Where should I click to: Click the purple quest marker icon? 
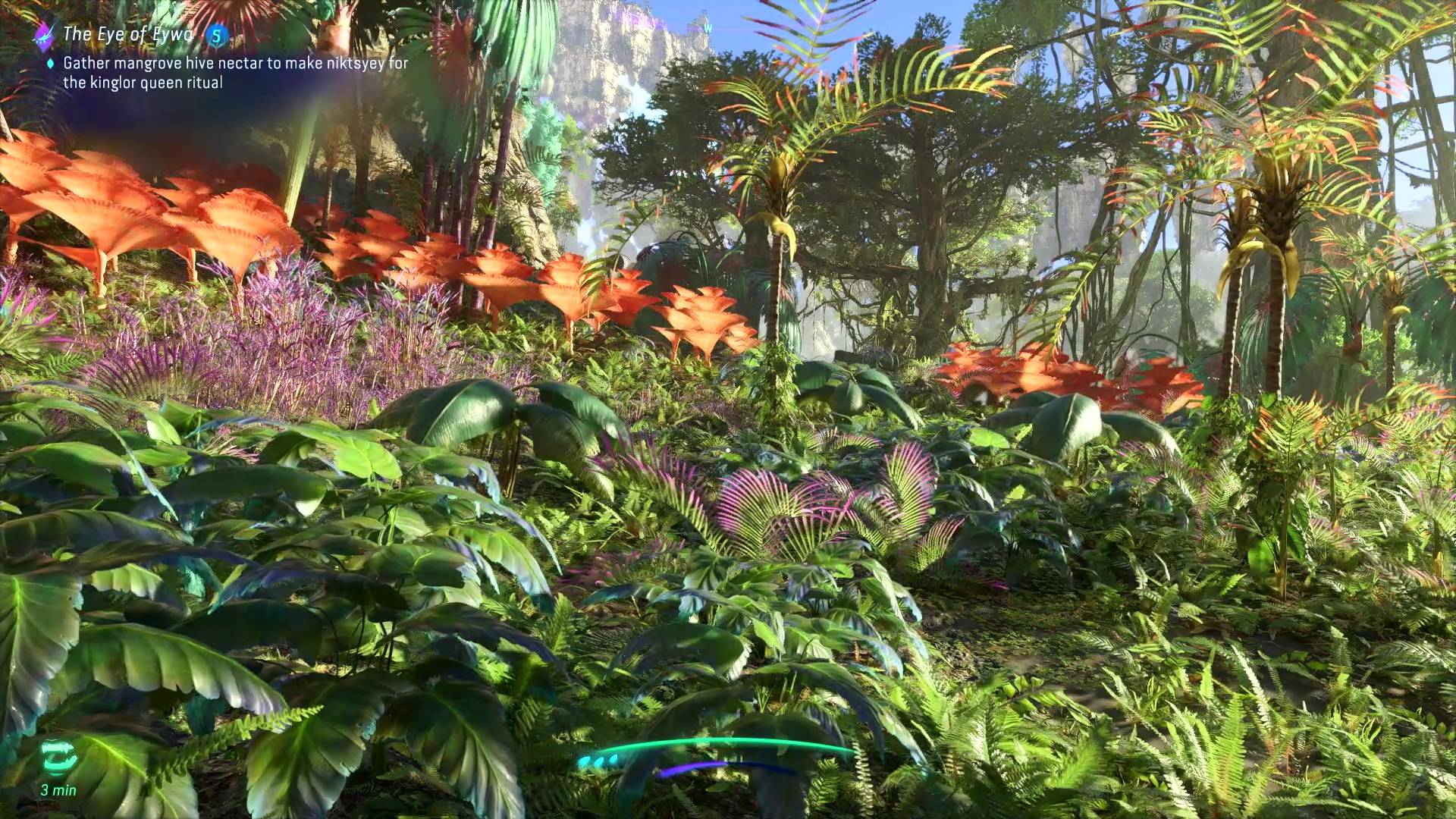(x=45, y=33)
